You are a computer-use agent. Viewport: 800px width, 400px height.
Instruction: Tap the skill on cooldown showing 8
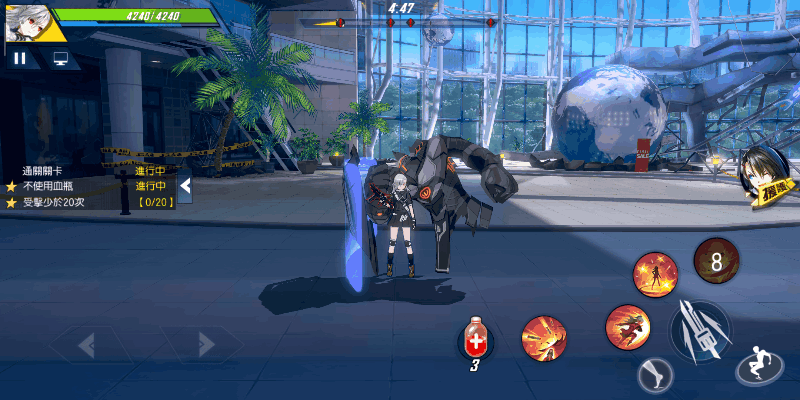[716, 261]
